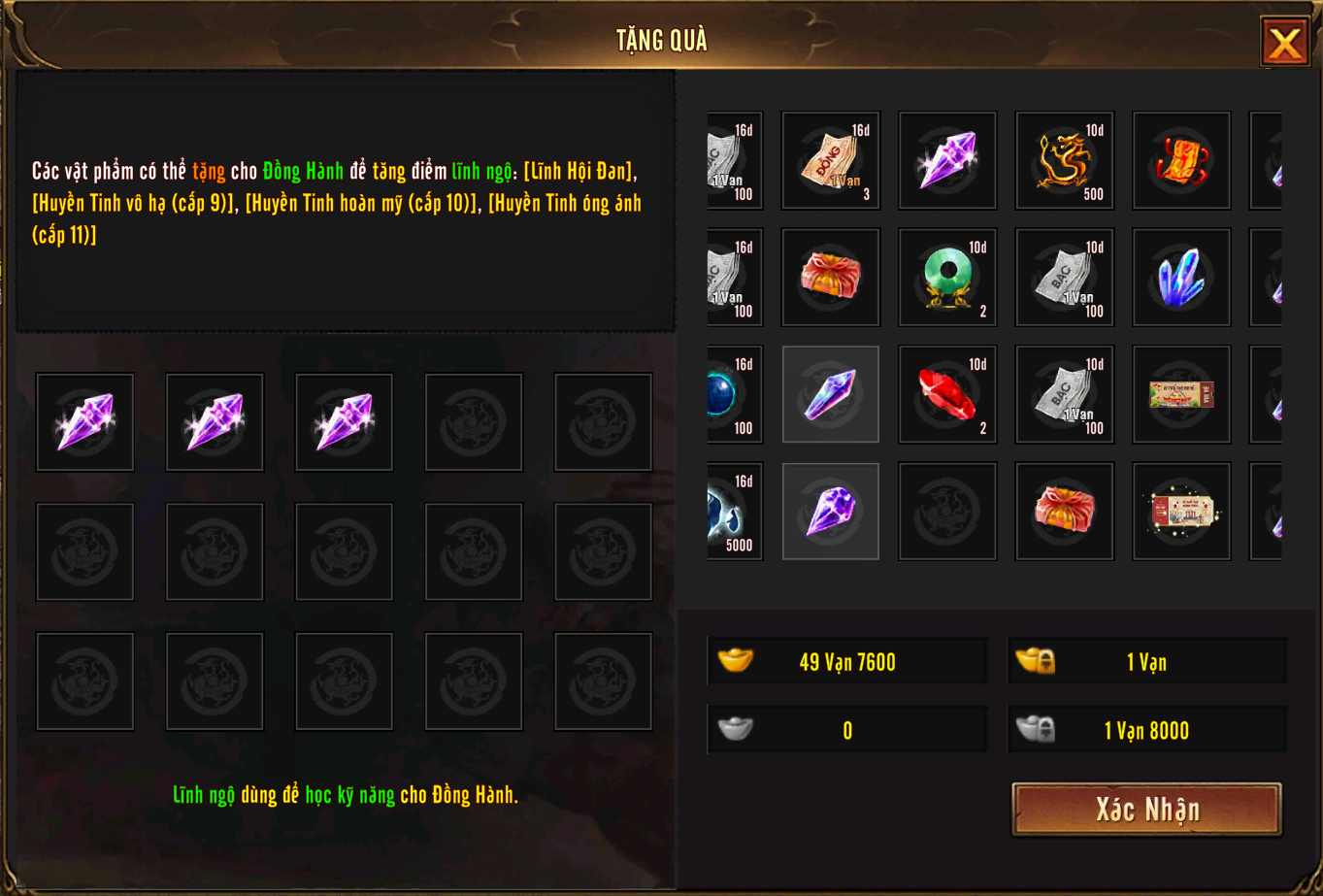The width and height of the screenshot is (1323, 896).
Task: Click the blue orb stack of 5000
Action: [x=734, y=512]
